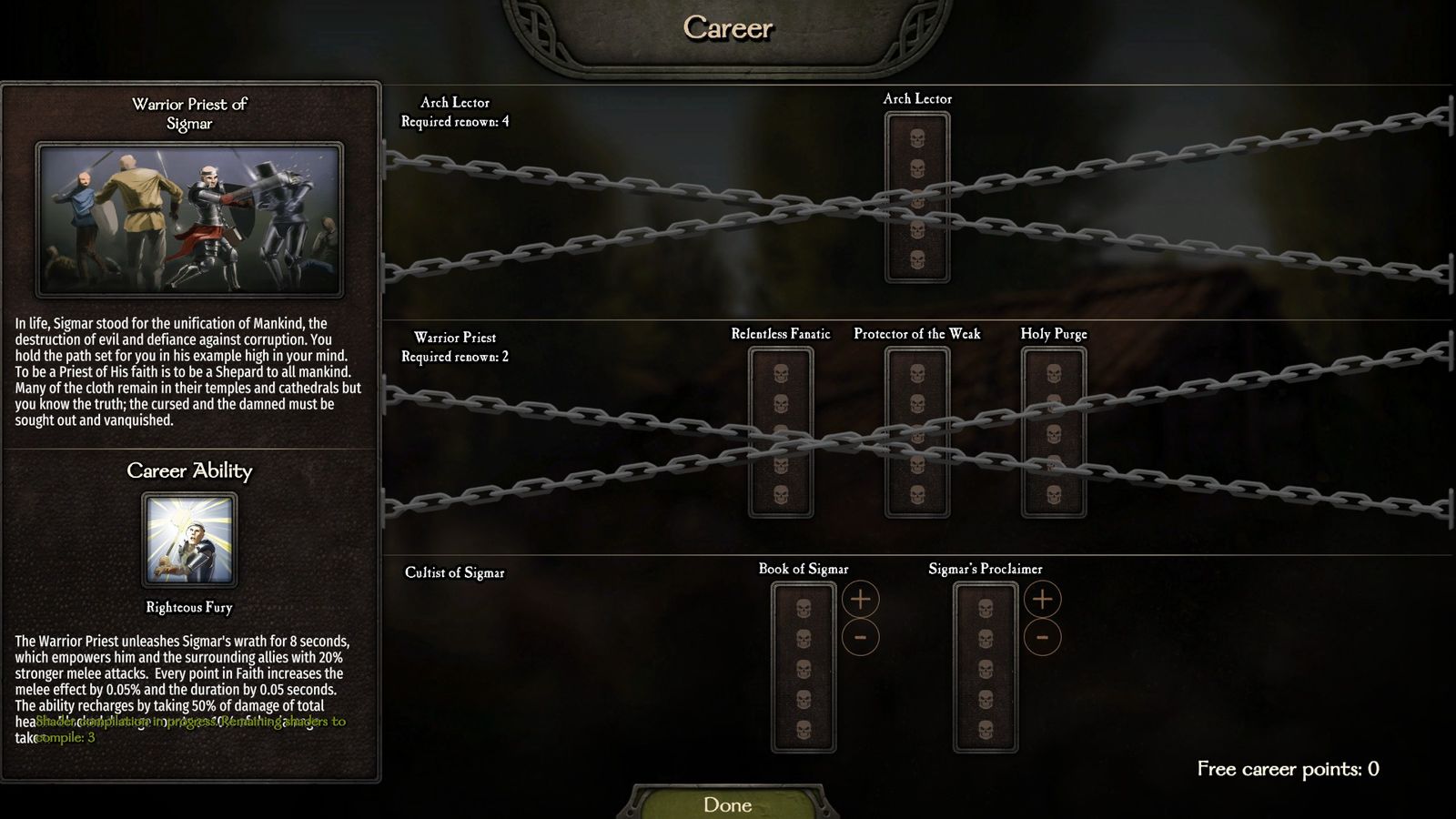This screenshot has height=819, width=1456.
Task: Choose the Relentless Fanatic skill panel
Action: coord(781,432)
